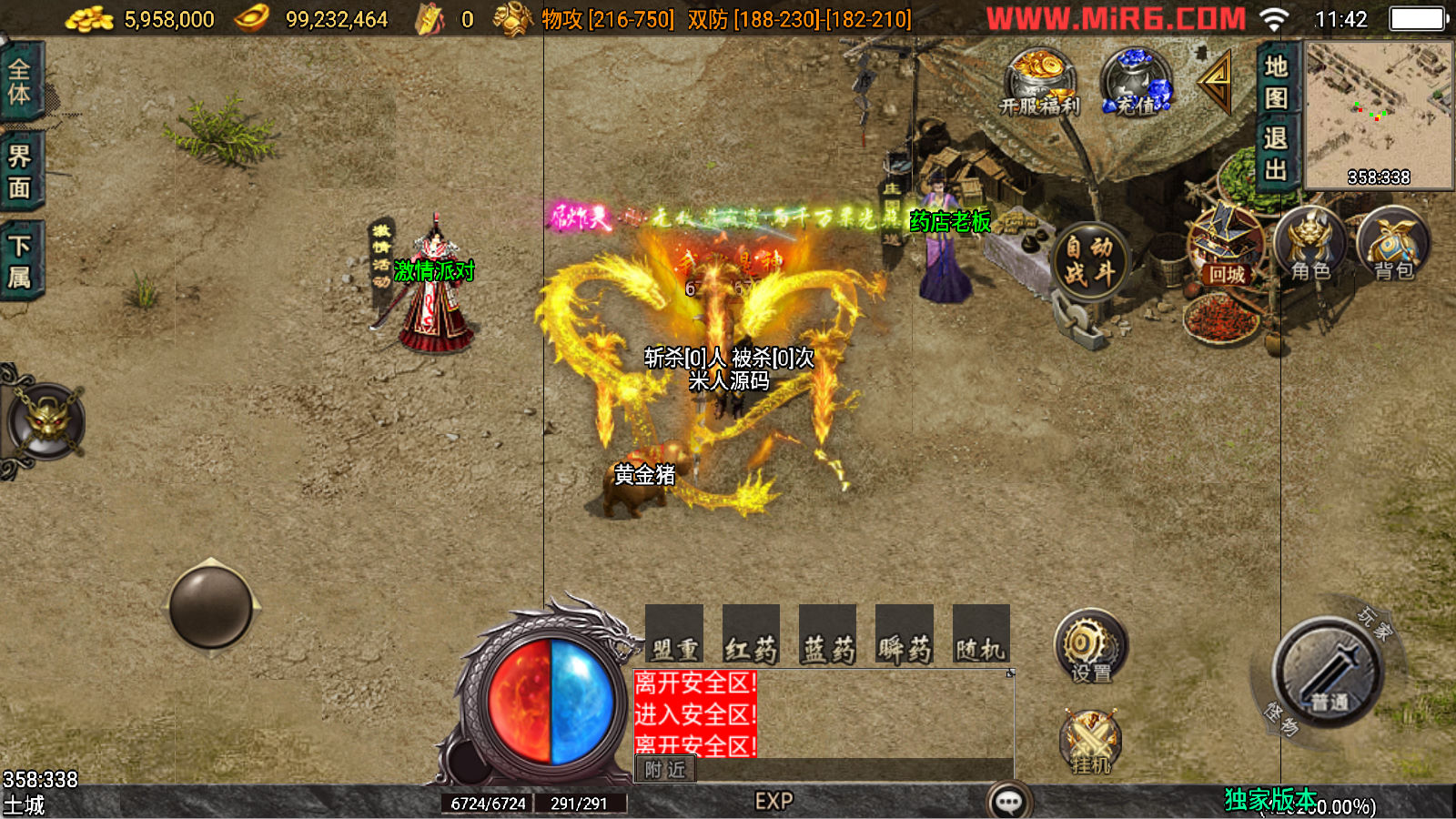Open the minimap in the corner

[x=1379, y=114]
